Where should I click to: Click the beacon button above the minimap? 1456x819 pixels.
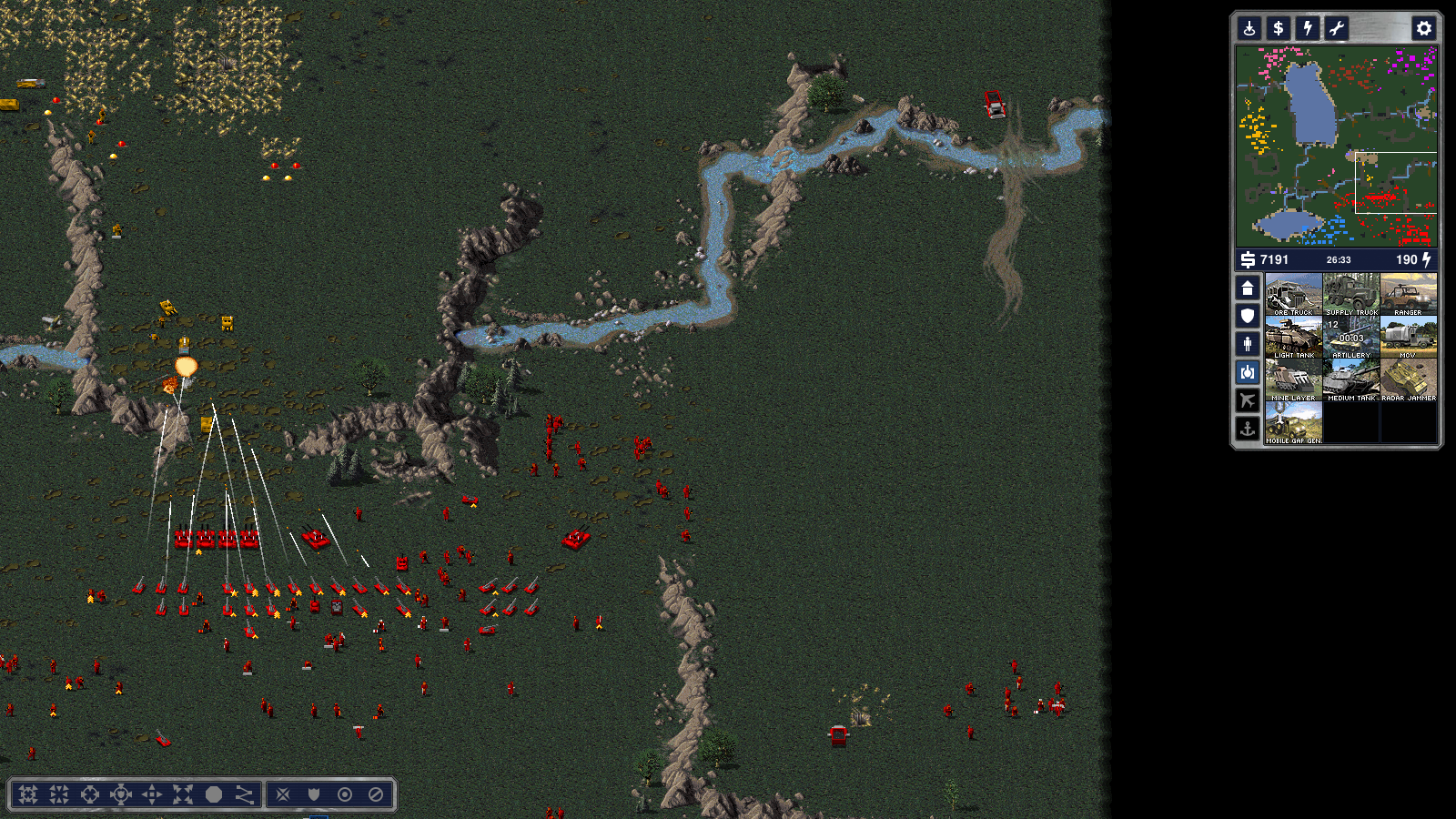(1249, 28)
